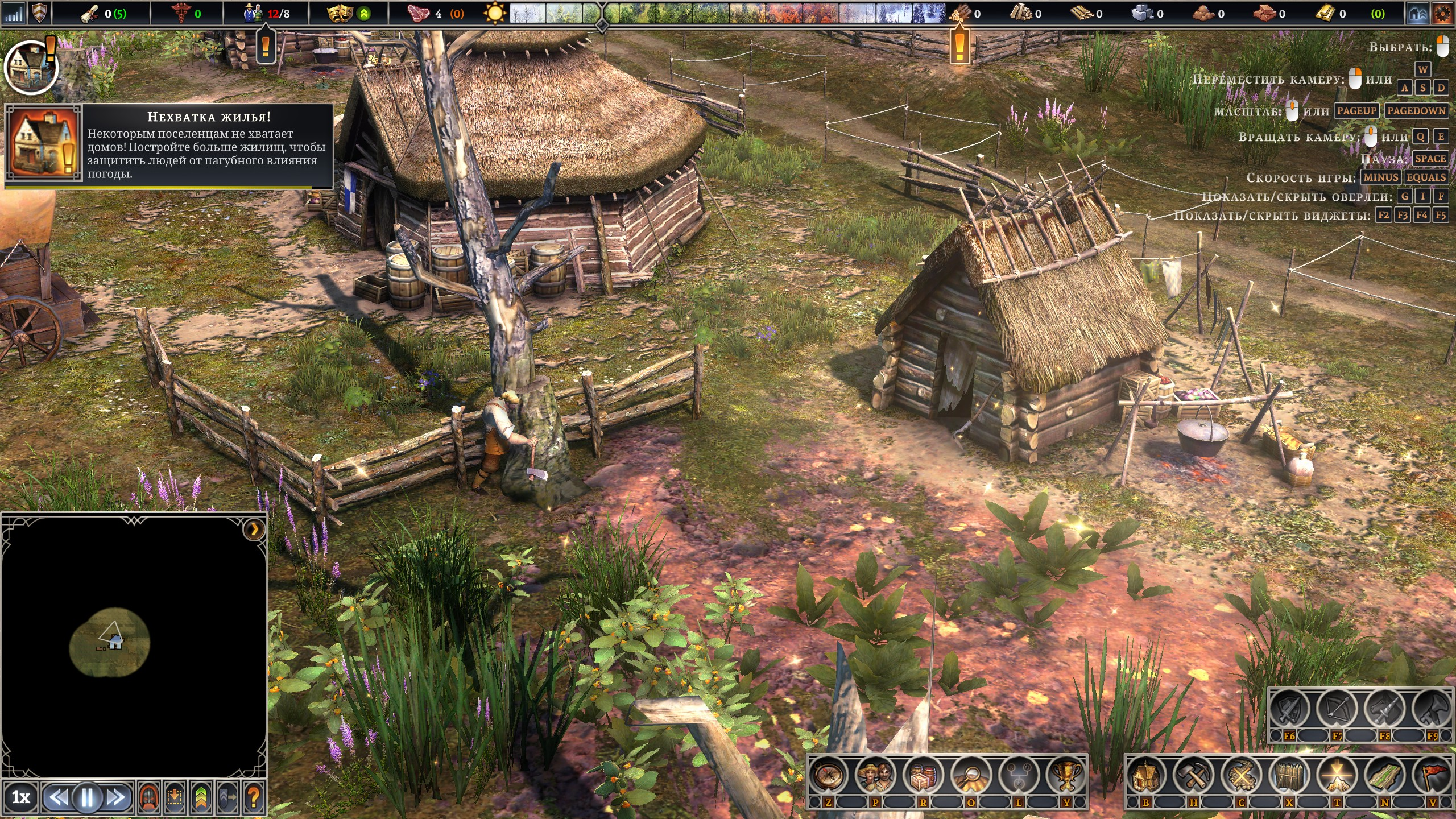
Task: Click the green chevrons button under minimap
Action: (201, 797)
